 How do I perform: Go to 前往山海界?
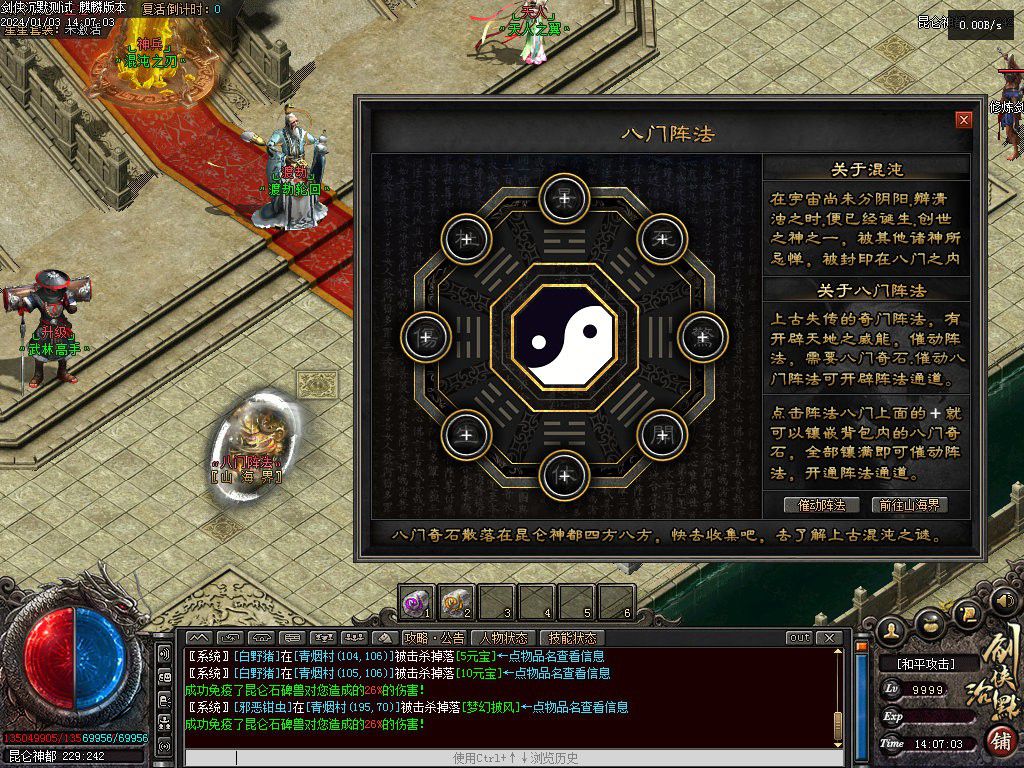pyautogui.click(x=909, y=505)
